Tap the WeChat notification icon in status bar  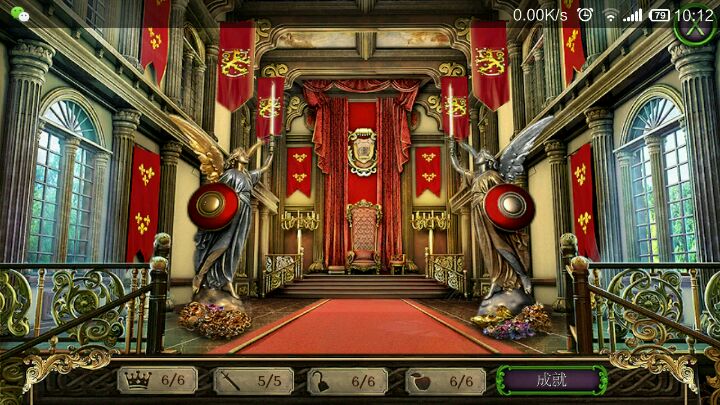click(19, 15)
